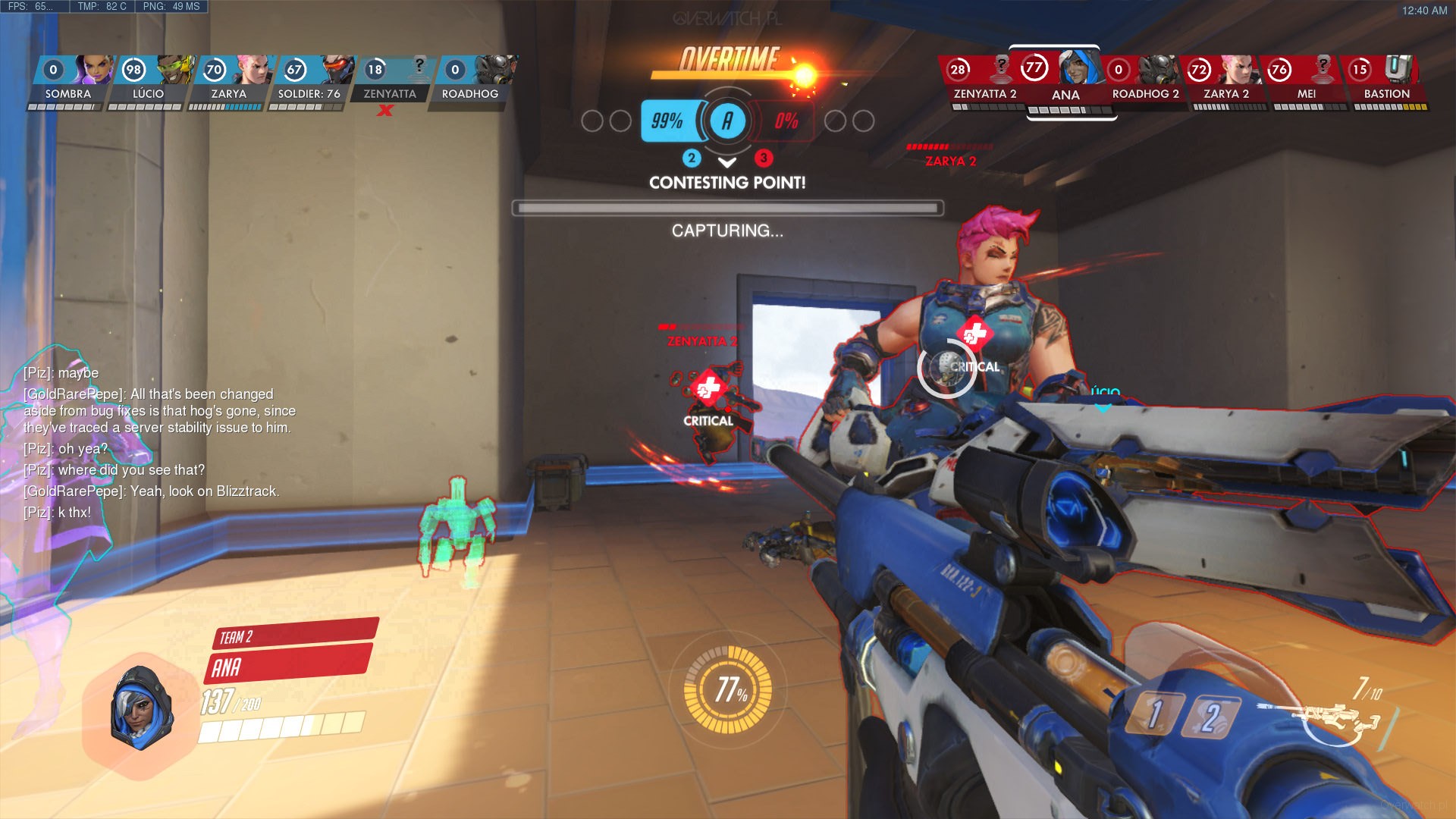Spectate Lúcio from the blue team roster

(149, 80)
